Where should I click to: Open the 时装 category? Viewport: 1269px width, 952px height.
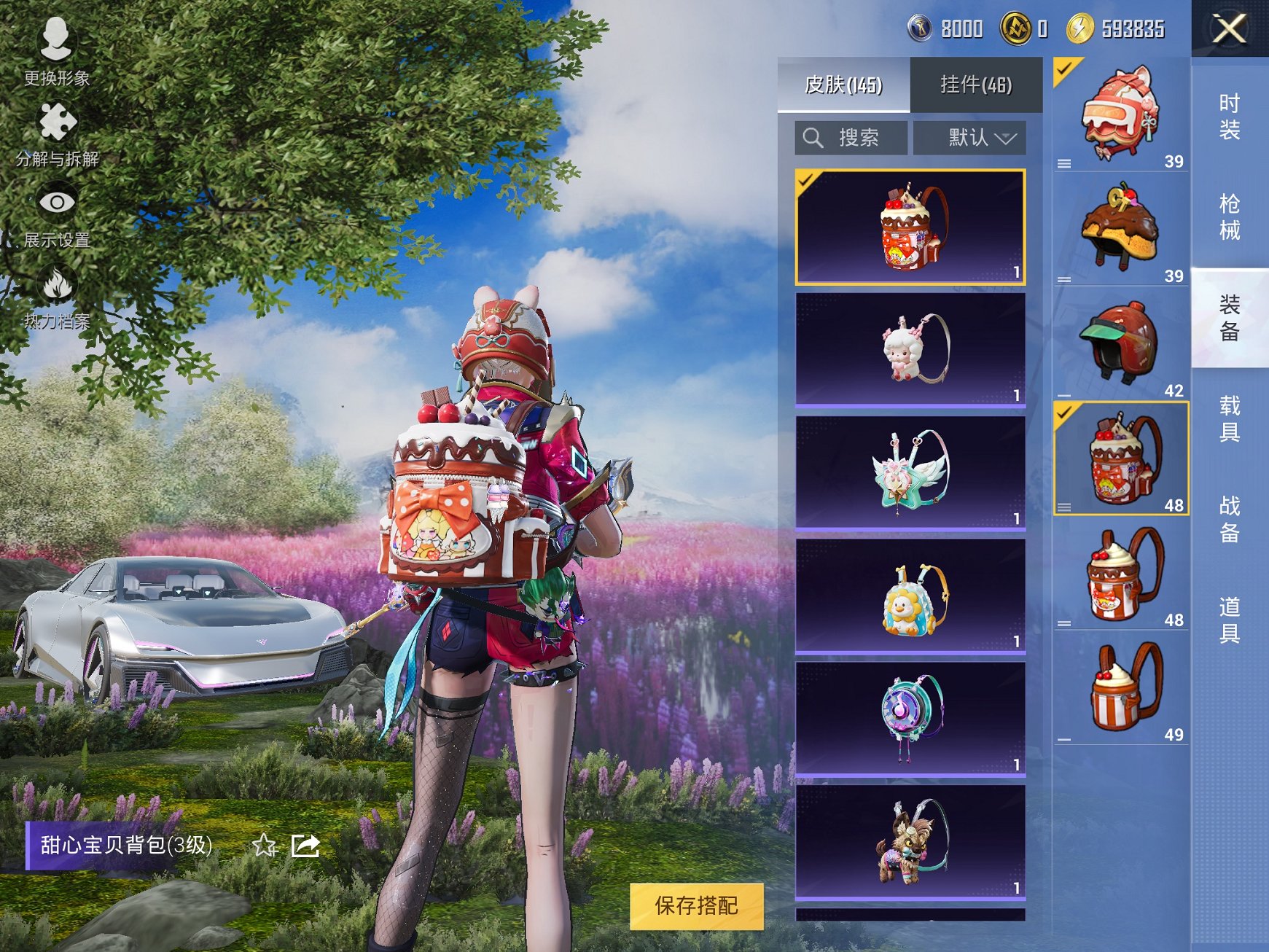click(x=1230, y=117)
